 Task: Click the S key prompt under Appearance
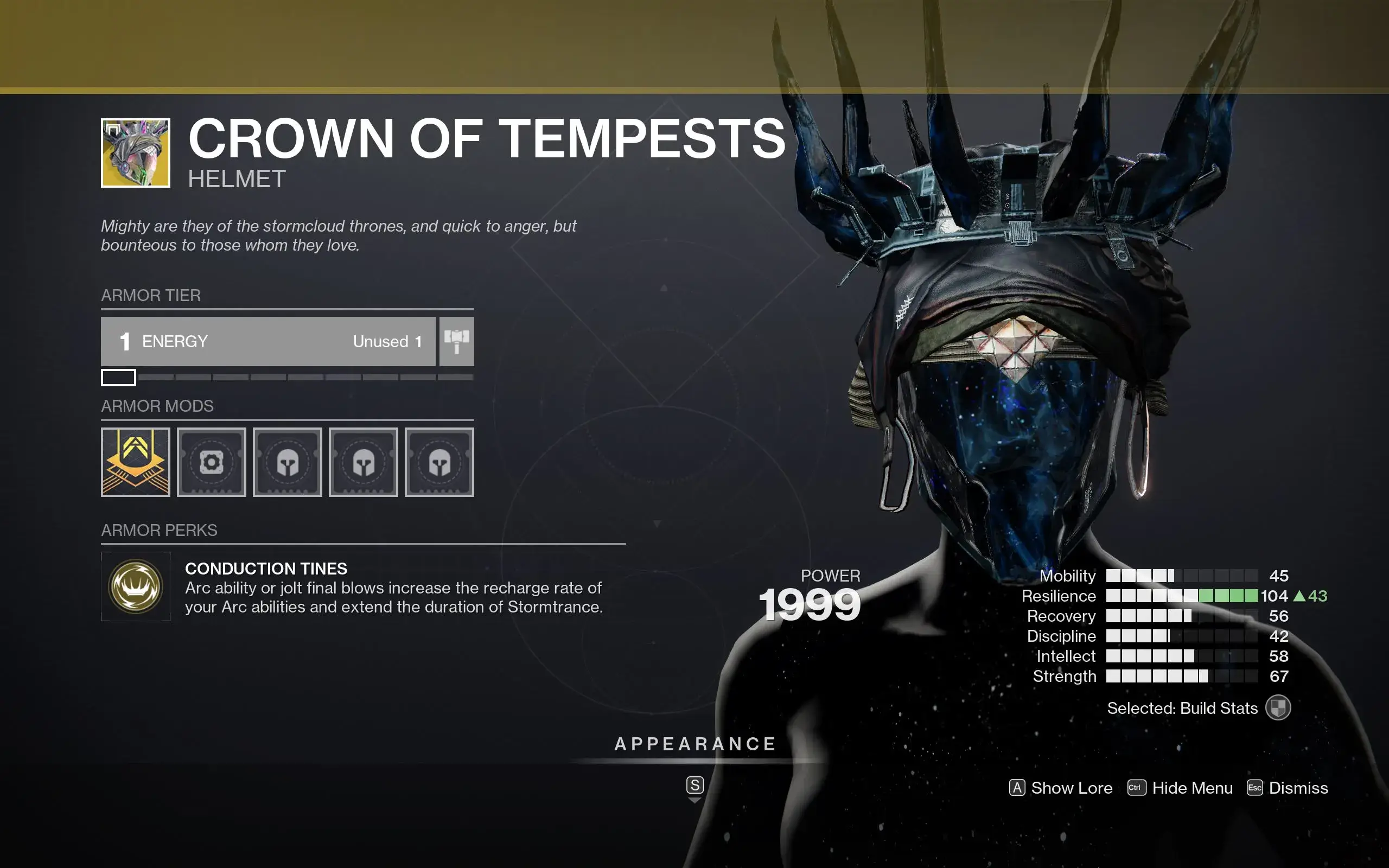click(x=695, y=786)
